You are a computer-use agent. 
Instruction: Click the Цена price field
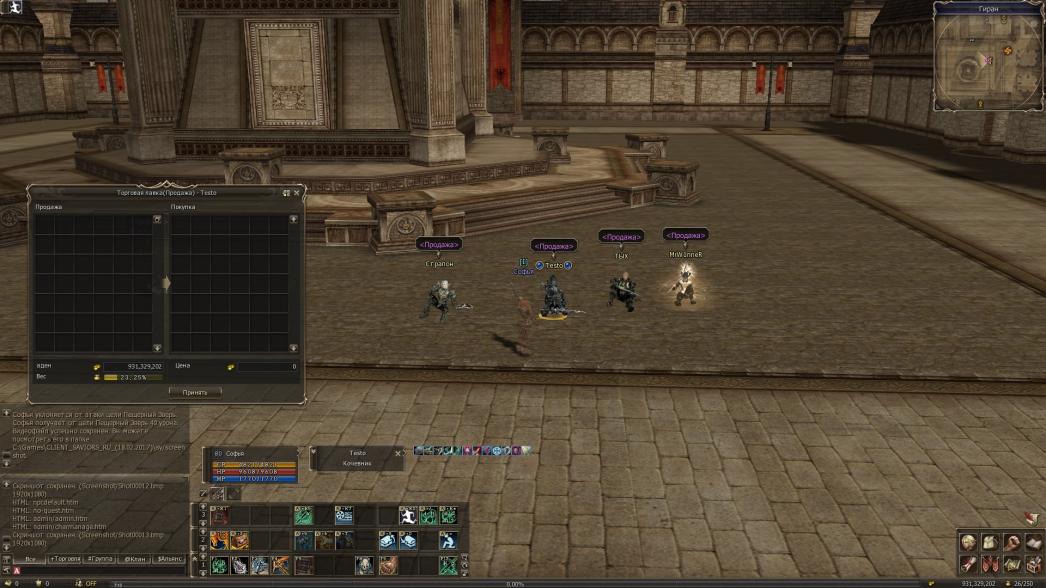coord(267,367)
